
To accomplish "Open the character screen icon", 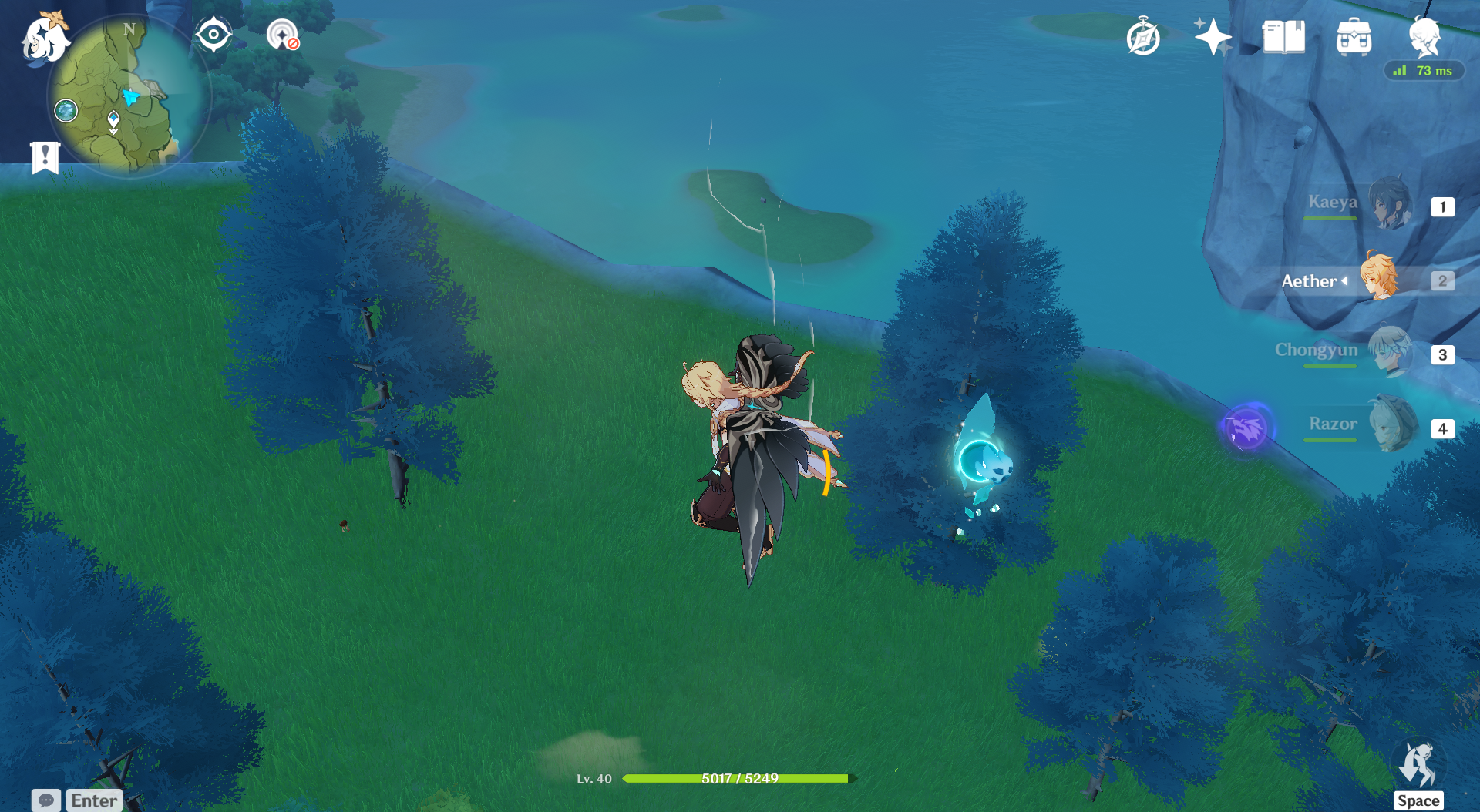I will point(1424,35).
